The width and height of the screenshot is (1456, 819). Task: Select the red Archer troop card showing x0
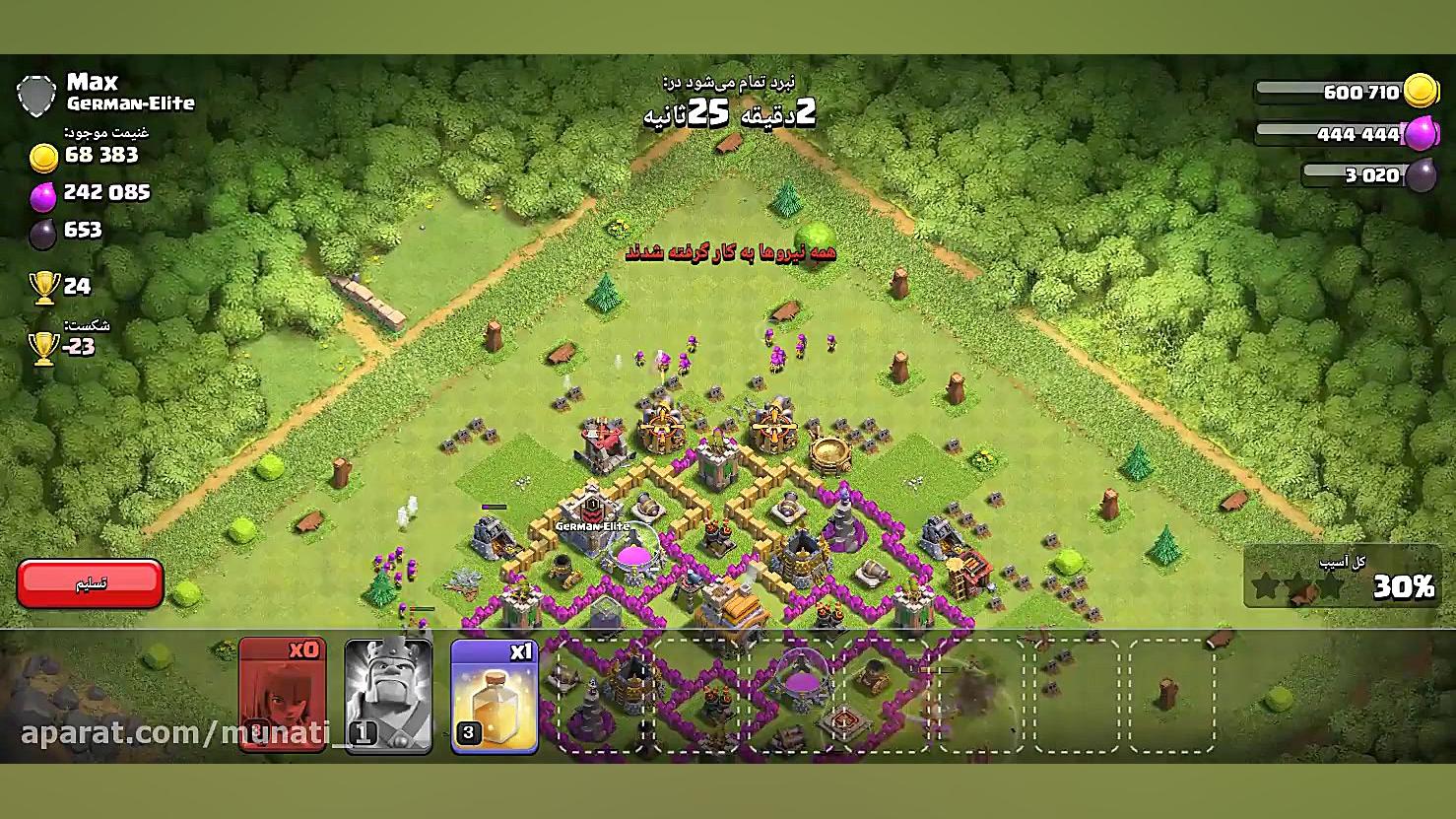coord(283,693)
